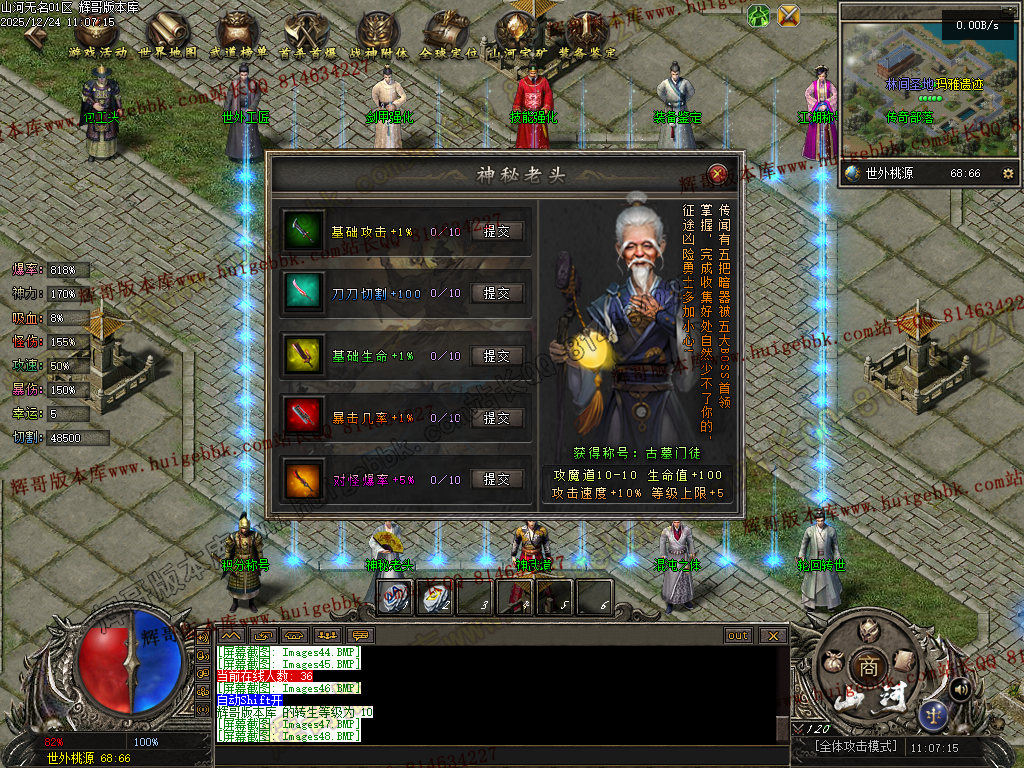This screenshot has width=1024, height=768.
Task: Submit items for 刀刃切割 +100
Action: [x=497, y=293]
